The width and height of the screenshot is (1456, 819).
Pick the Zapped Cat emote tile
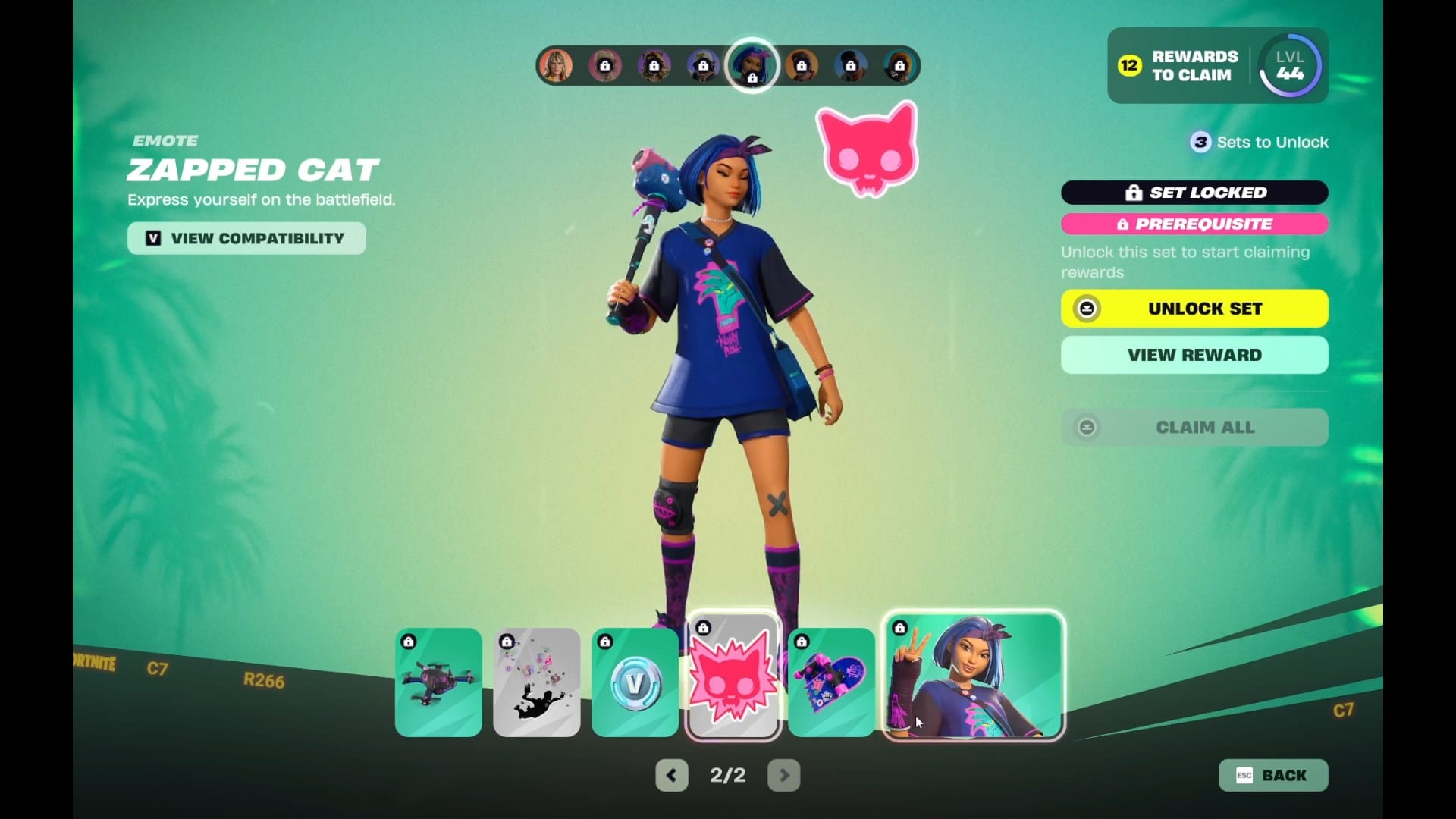733,676
